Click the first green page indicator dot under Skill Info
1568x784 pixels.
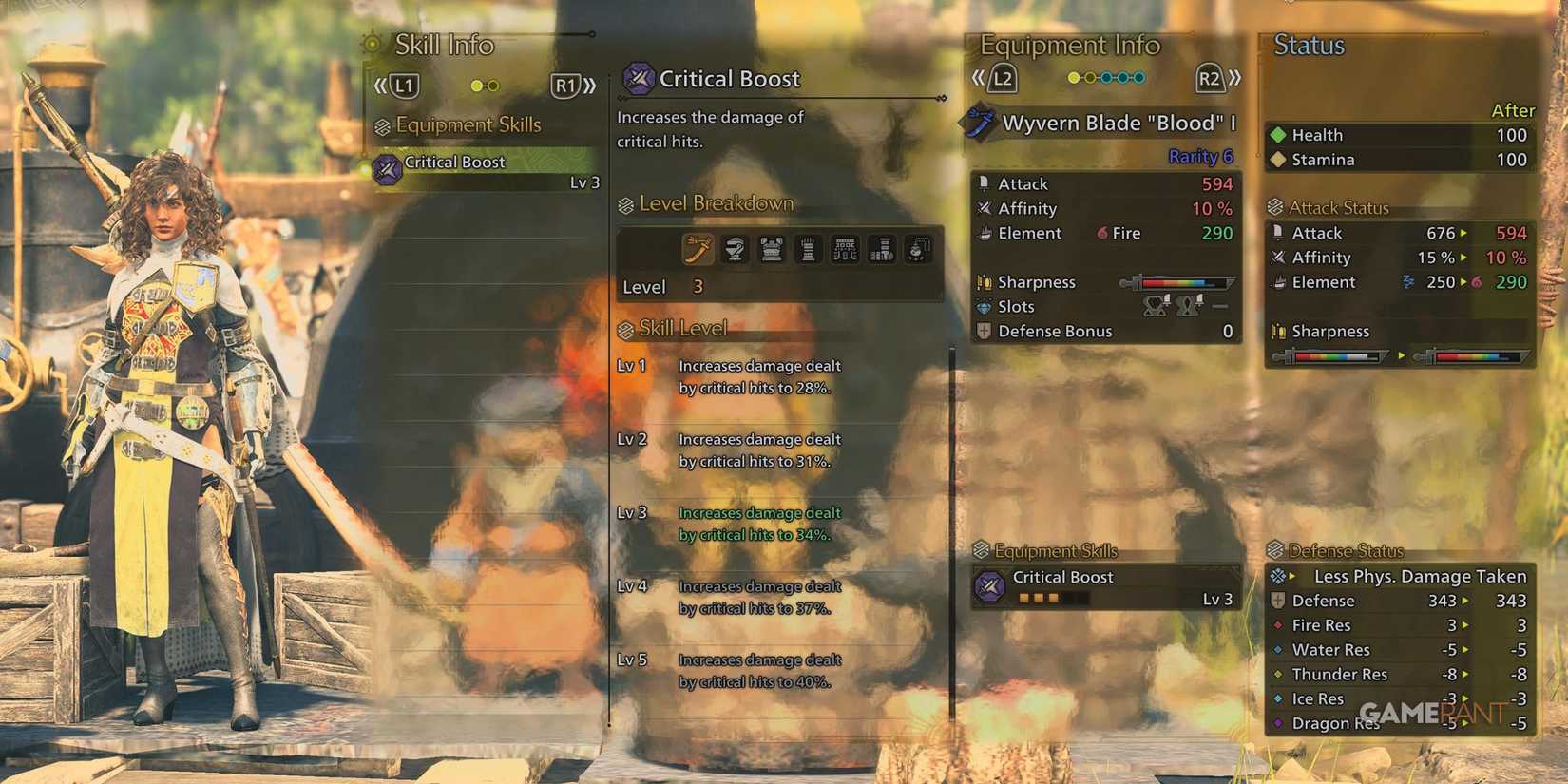[x=476, y=85]
